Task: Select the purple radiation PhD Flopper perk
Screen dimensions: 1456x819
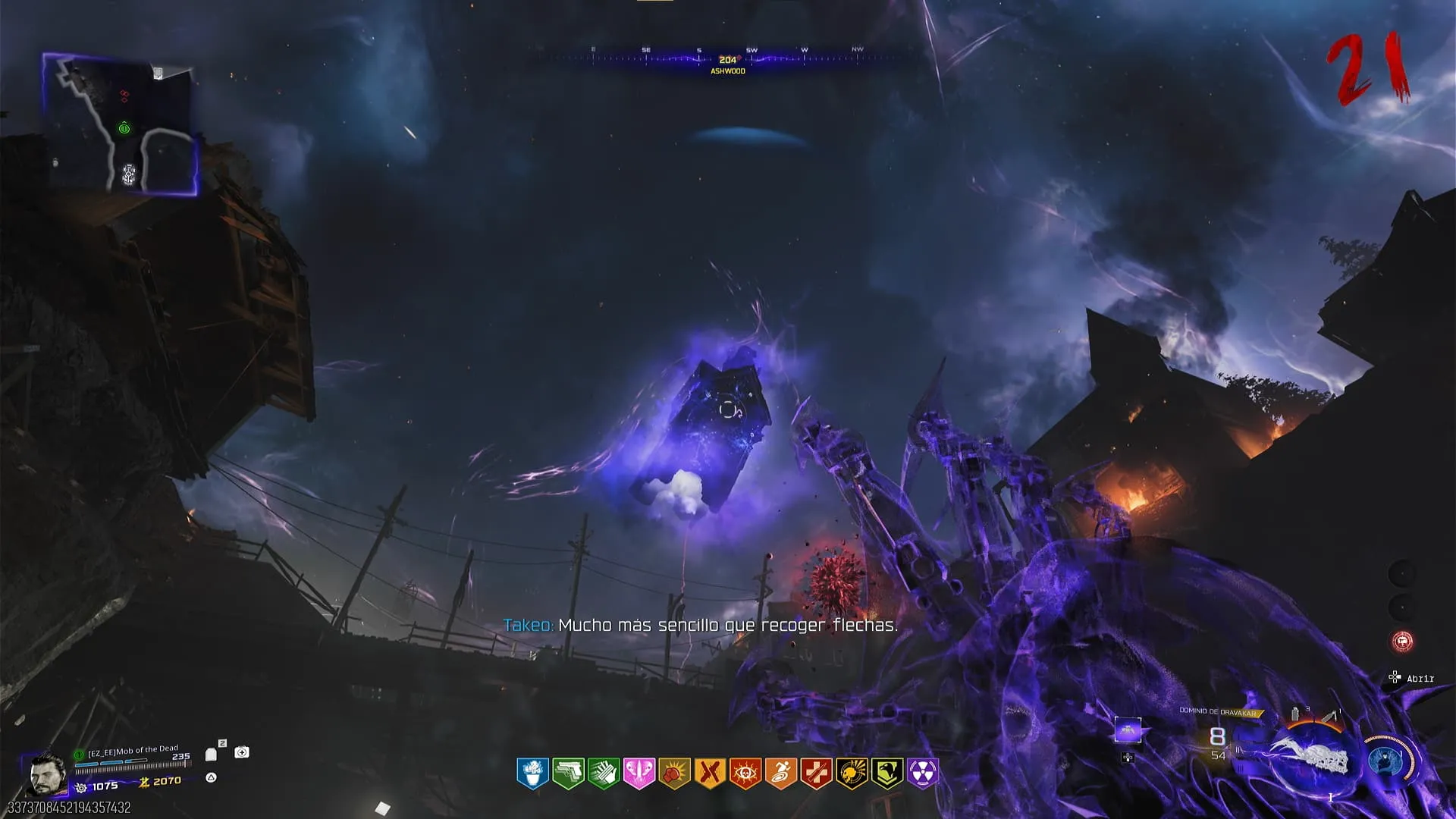Action: click(x=923, y=773)
